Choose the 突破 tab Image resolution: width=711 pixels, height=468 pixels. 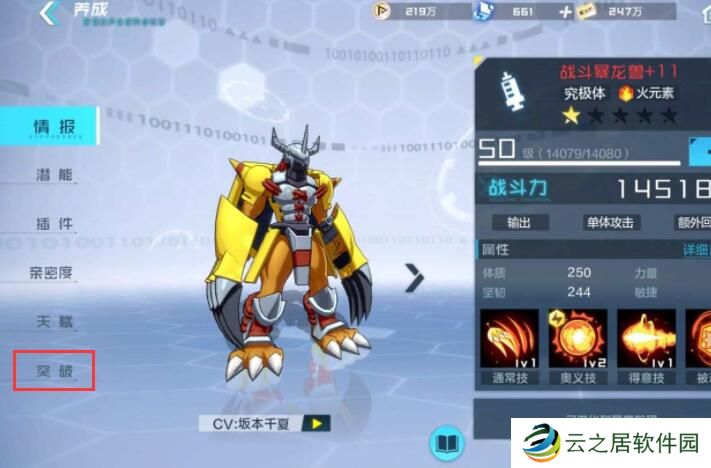(x=53, y=371)
